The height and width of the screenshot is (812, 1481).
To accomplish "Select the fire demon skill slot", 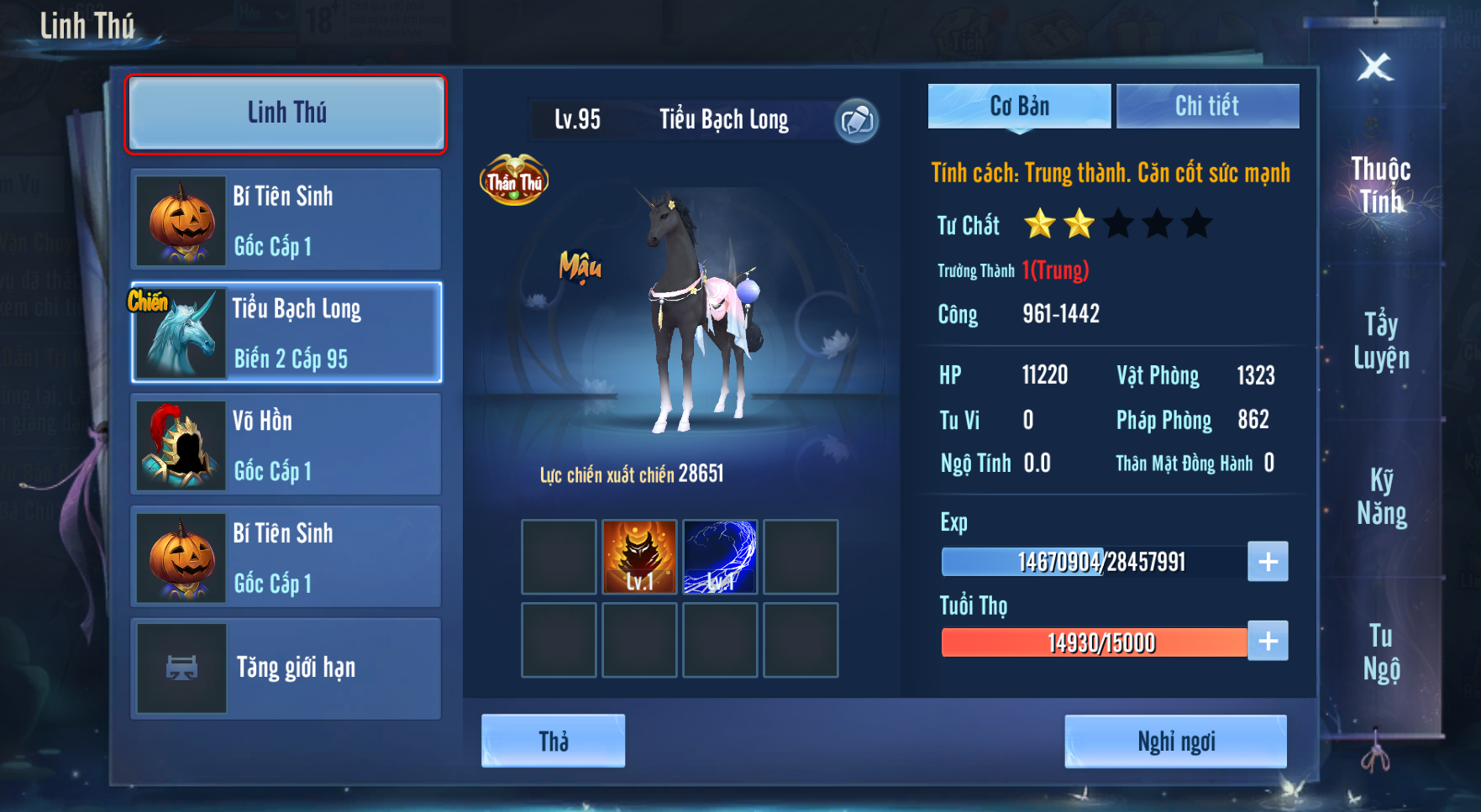I will 639,557.
